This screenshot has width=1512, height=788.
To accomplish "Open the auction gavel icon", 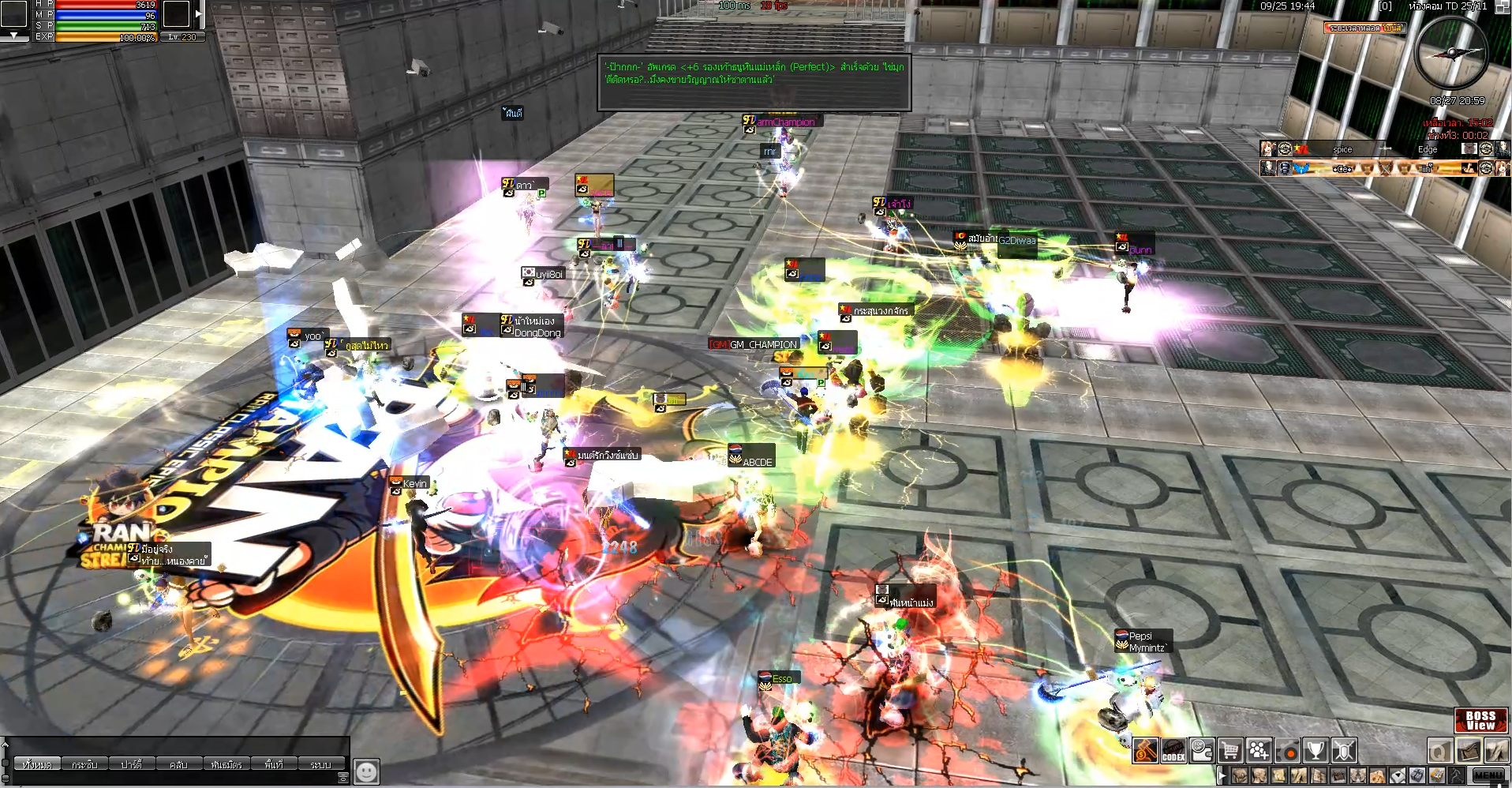I will pyautogui.click(x=1146, y=750).
